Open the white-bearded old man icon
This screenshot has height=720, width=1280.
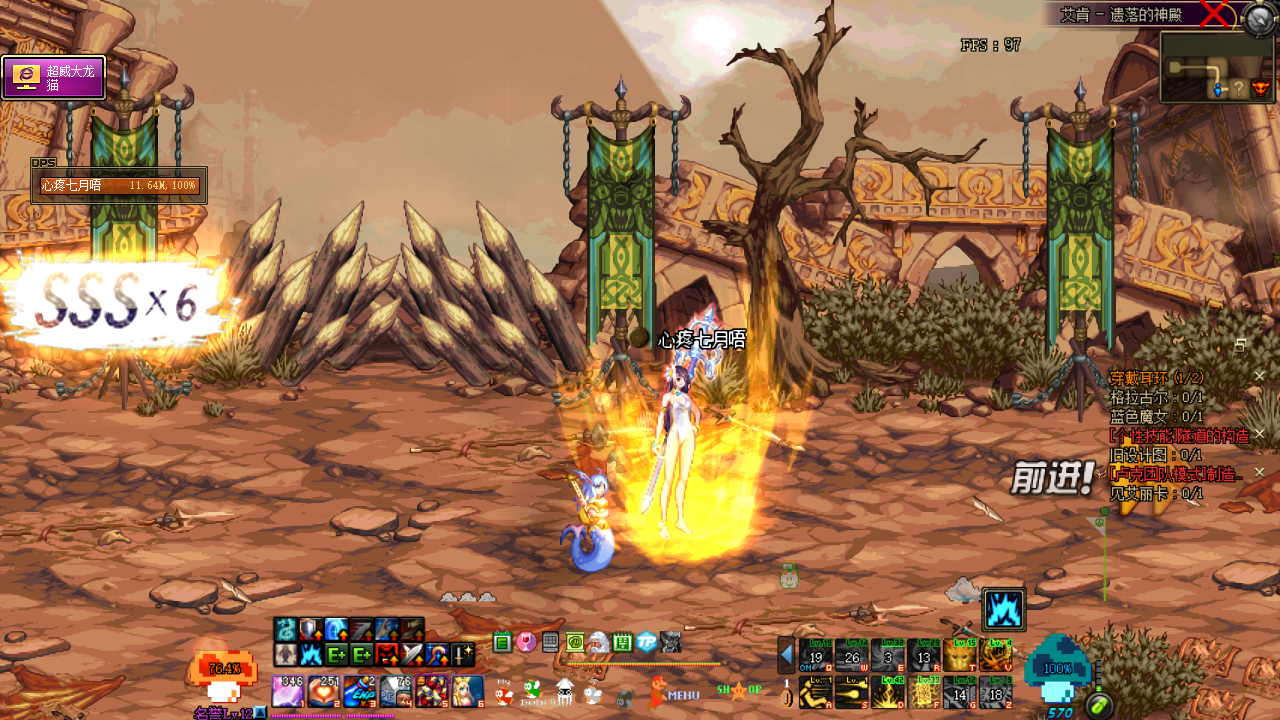(598, 642)
